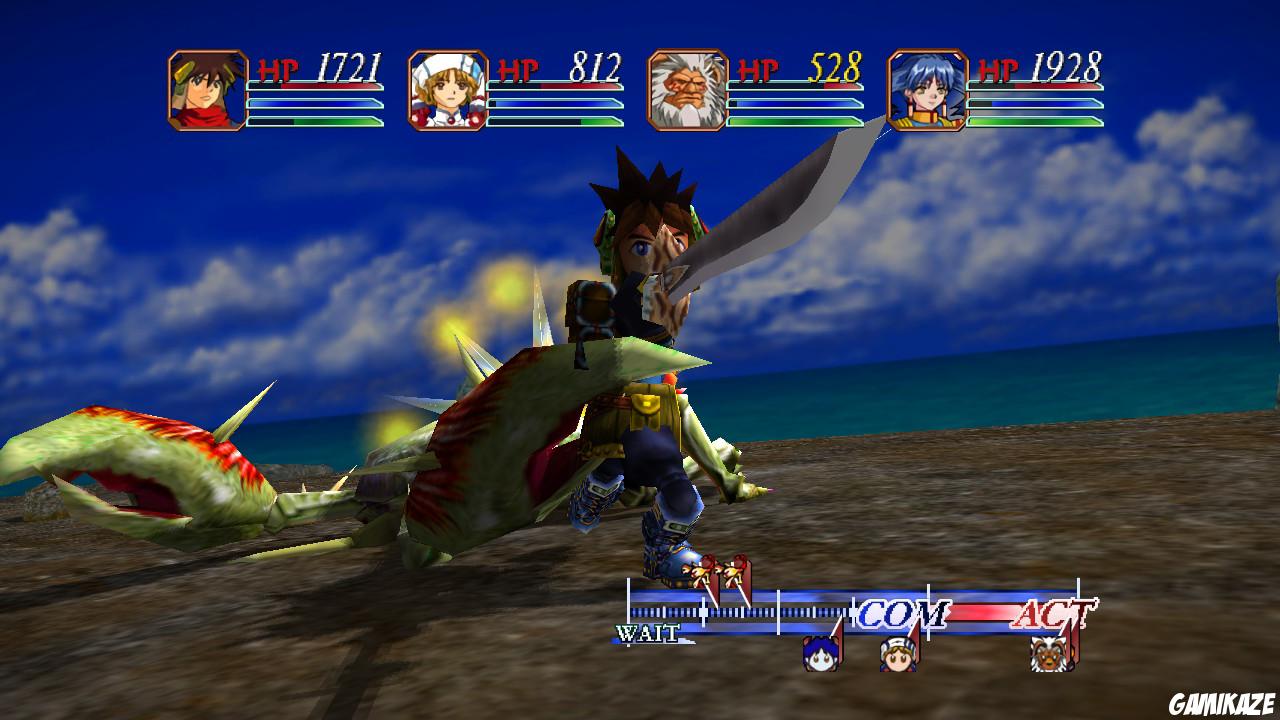Image resolution: width=1280 pixels, height=720 pixels.
Task: Toggle the HP indicator beside Feena's 1928 total
Action: [1000, 68]
